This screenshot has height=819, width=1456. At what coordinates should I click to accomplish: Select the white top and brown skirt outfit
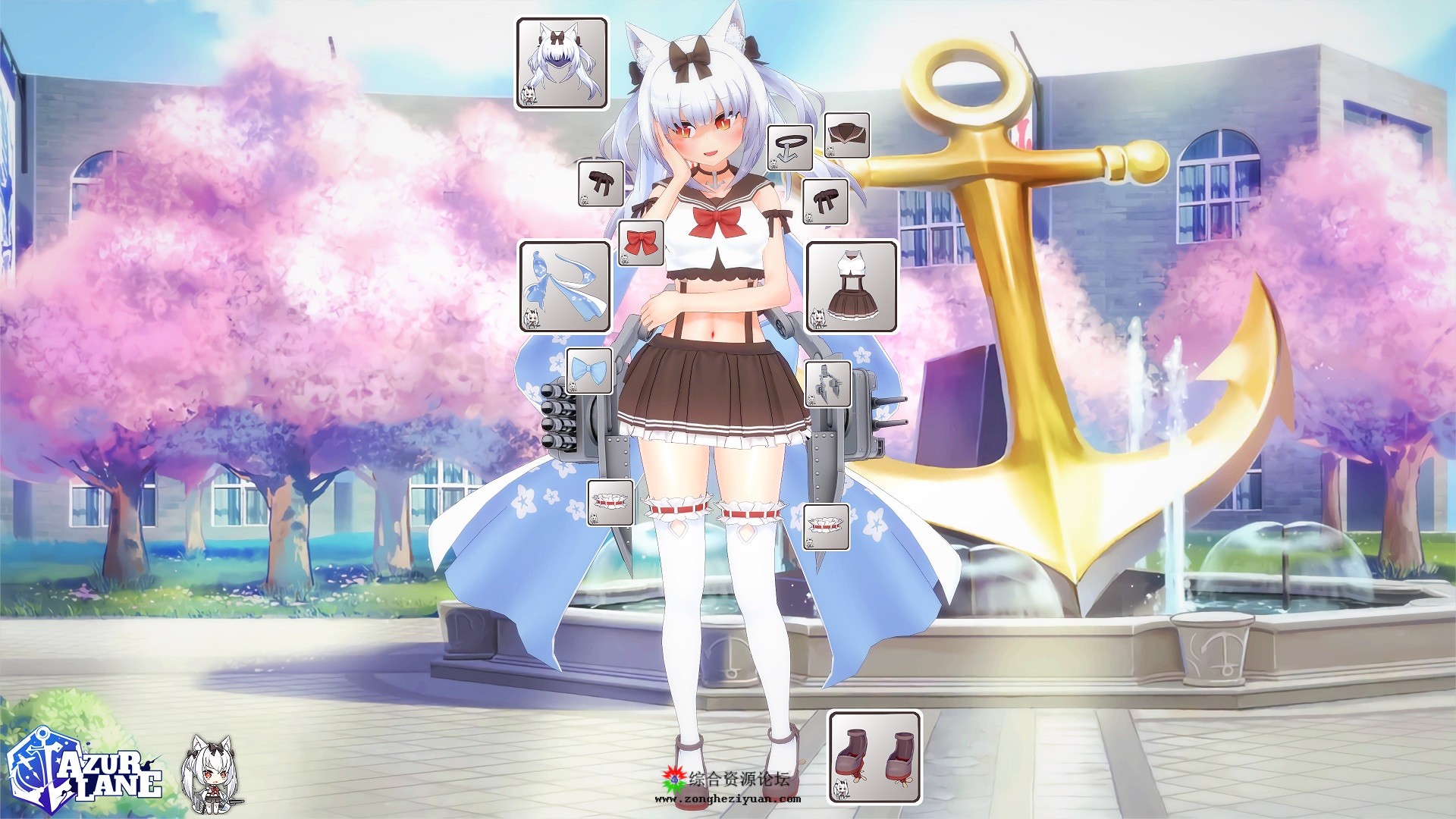pos(852,287)
